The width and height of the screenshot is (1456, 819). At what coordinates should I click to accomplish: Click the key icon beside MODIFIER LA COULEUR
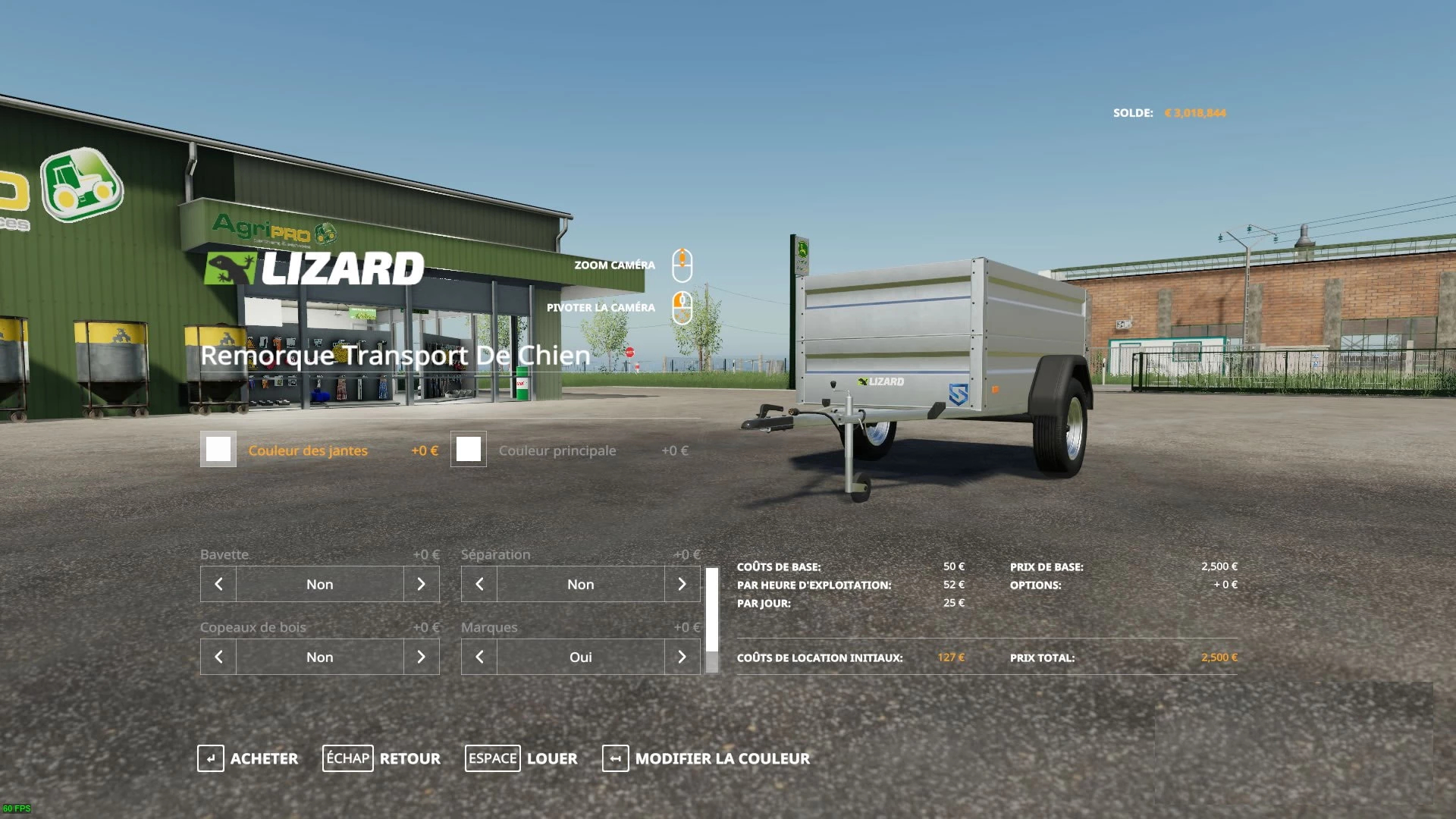pos(615,758)
